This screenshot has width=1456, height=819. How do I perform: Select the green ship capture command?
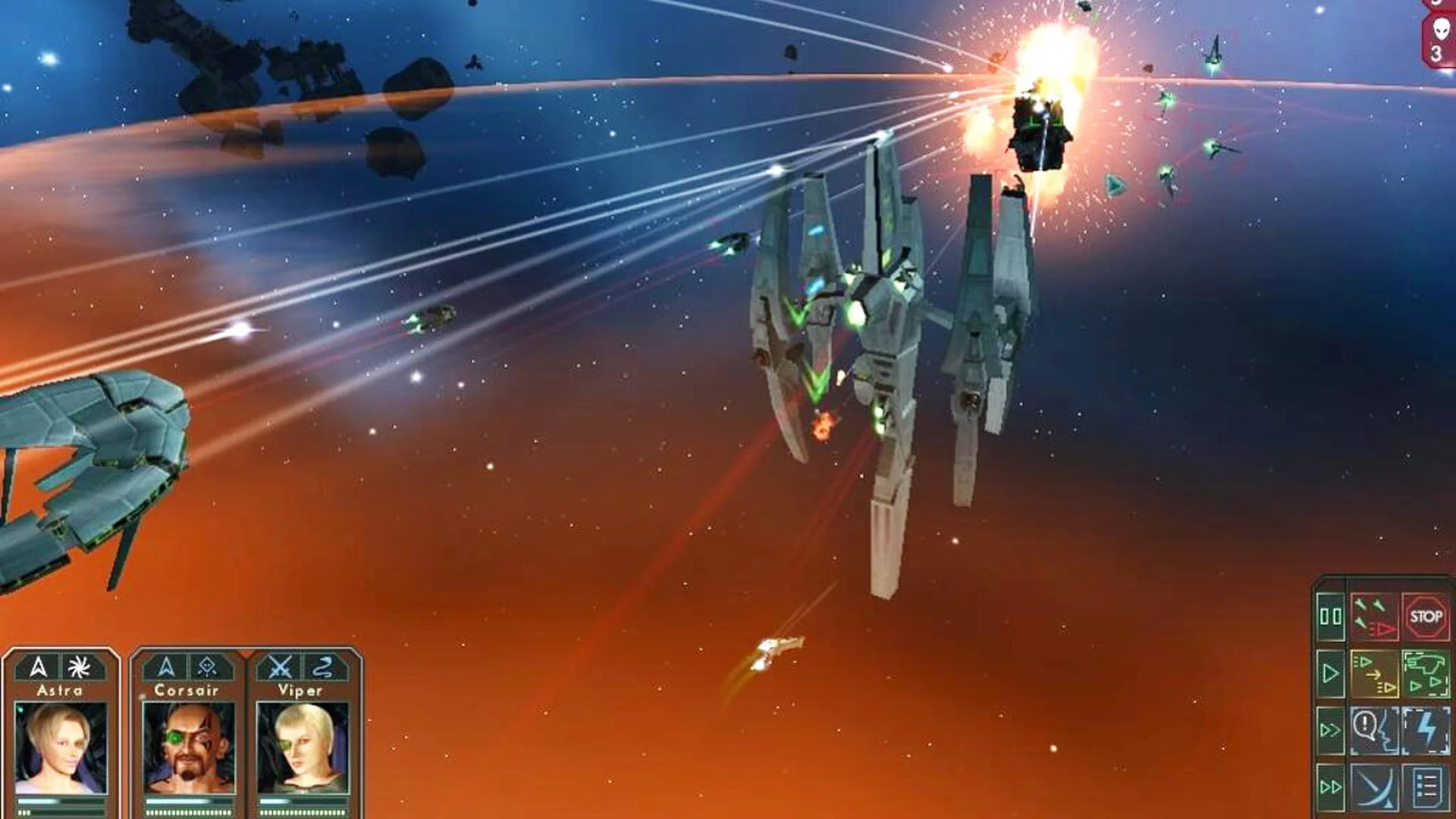tap(1426, 673)
